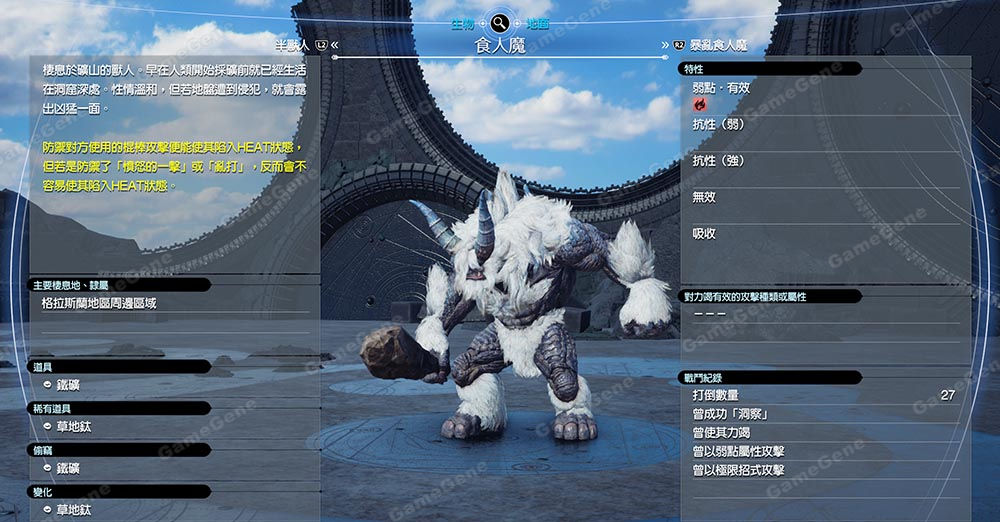1000x522 pixels.
Task: Select the 草地鈦 entry under 變化
Action: [73, 509]
